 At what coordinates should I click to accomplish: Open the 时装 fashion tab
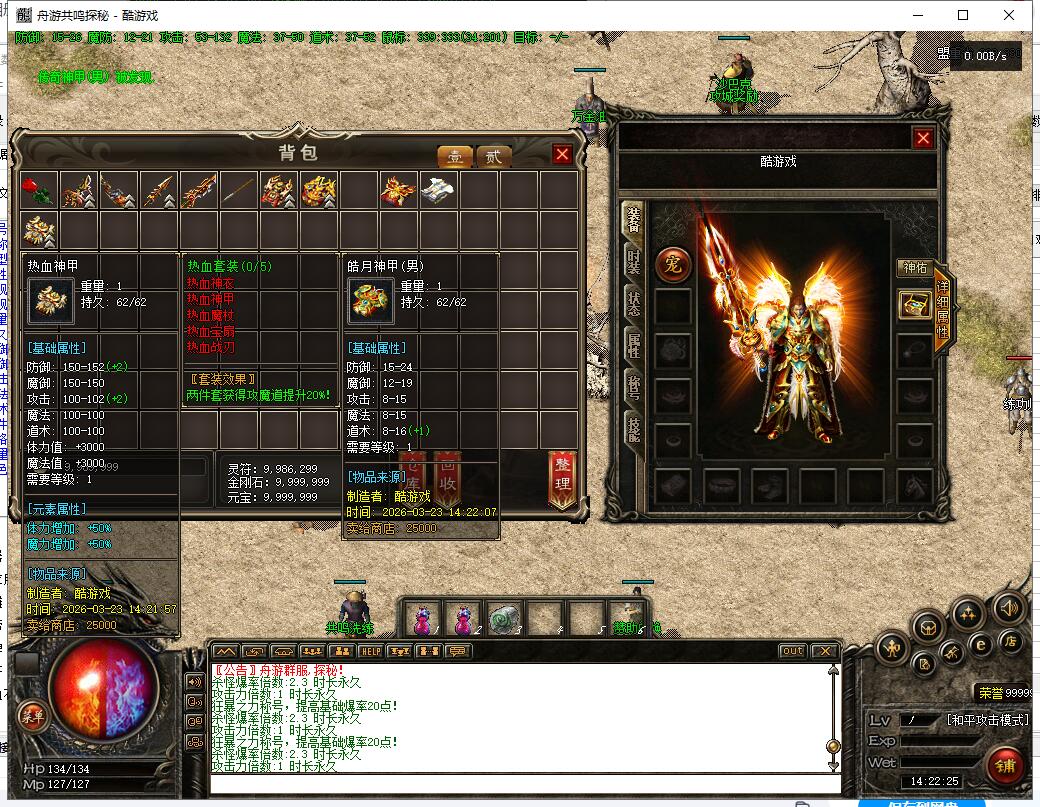pos(633,263)
